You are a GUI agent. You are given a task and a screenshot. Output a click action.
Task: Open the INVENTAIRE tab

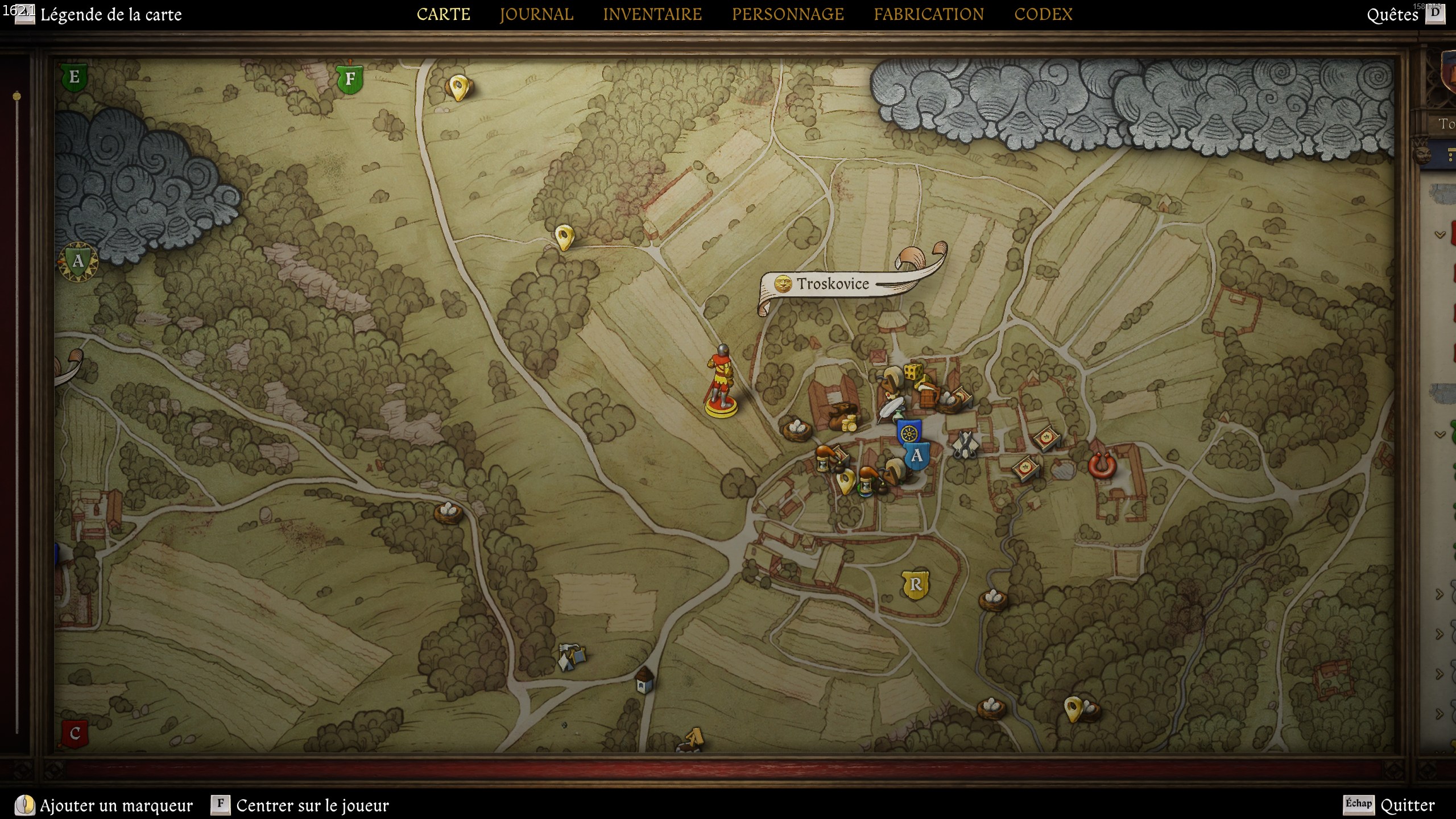pos(653,14)
